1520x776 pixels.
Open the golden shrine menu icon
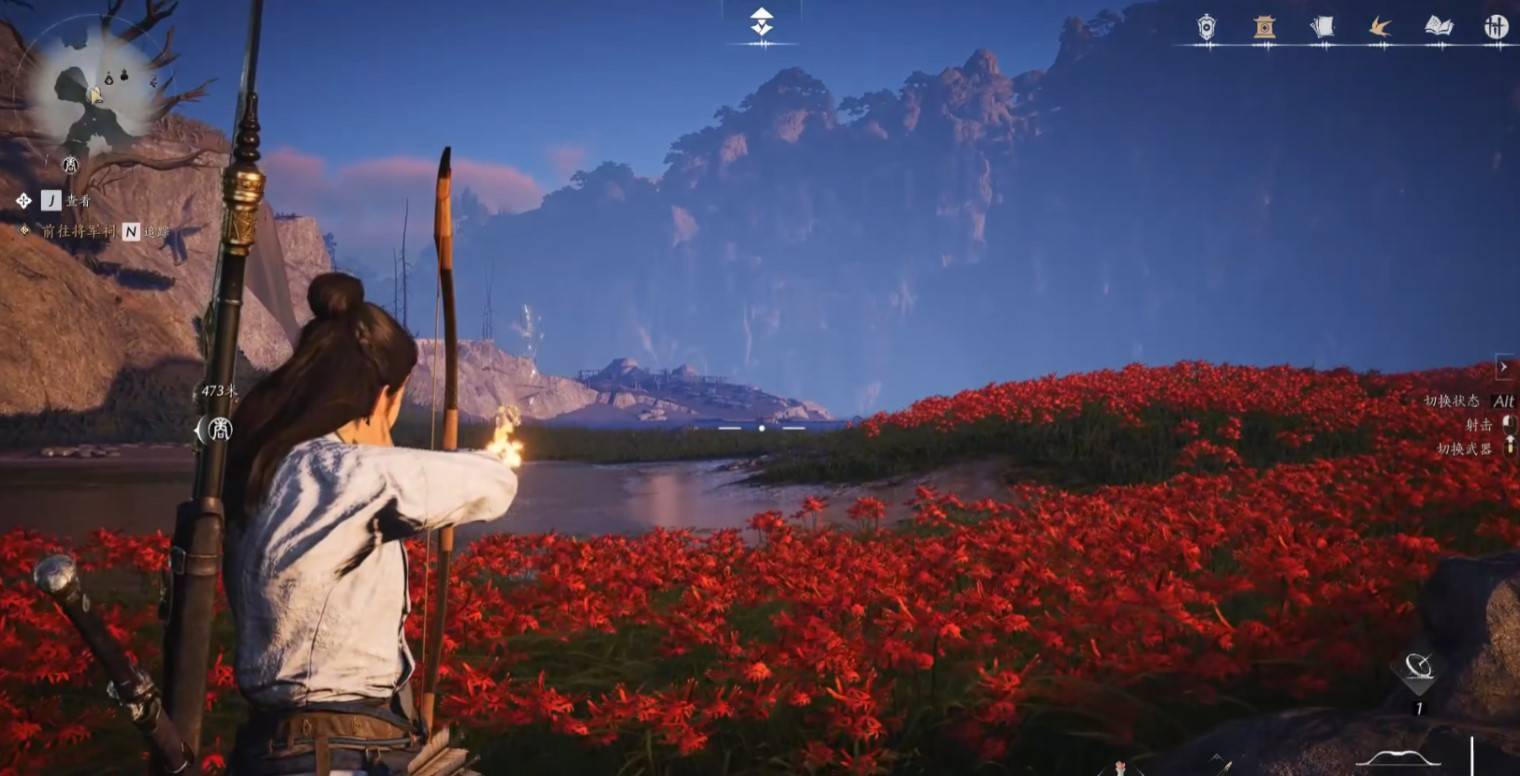click(x=1265, y=27)
